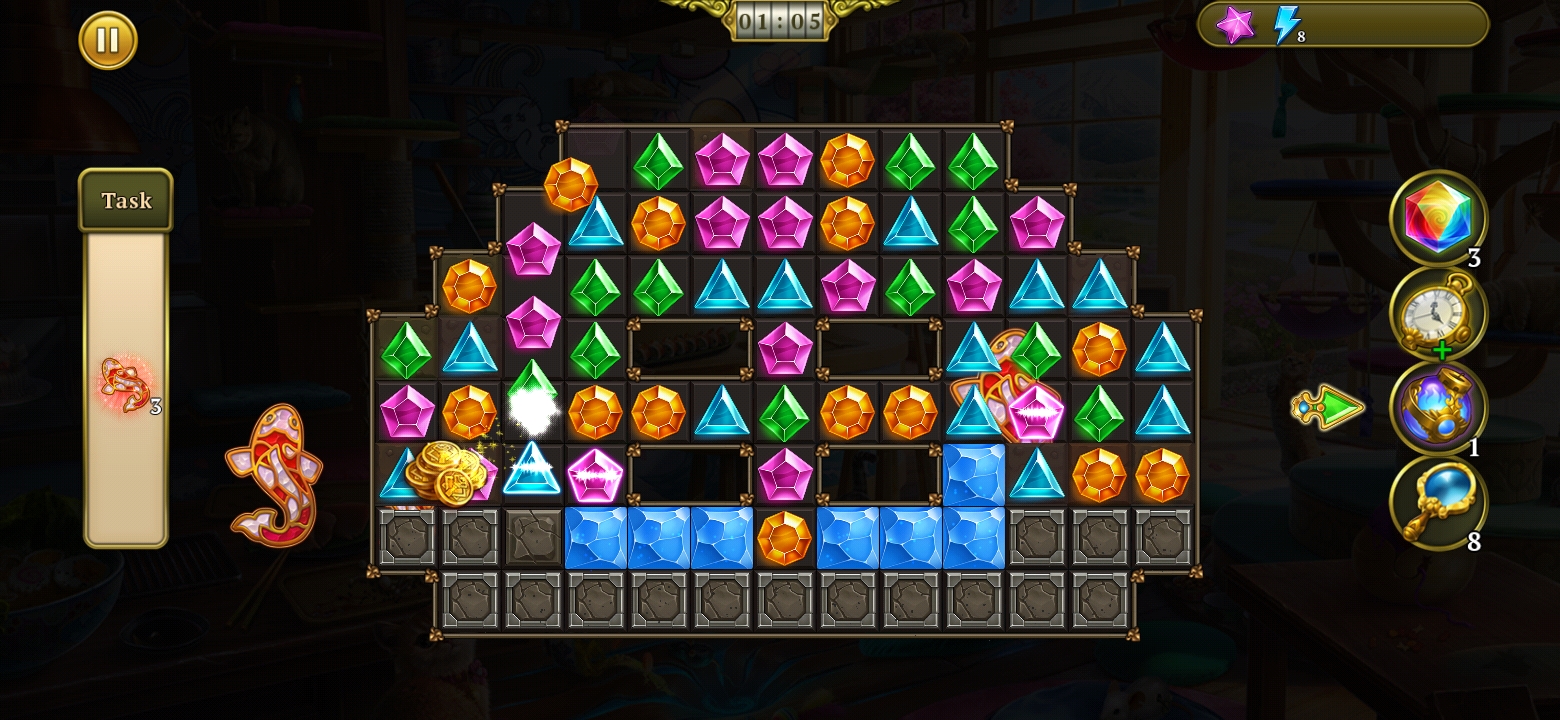Viewport: 1560px width, 720px height.
Task: Tap the blue lightning bolt counter
Action: click(1288, 27)
